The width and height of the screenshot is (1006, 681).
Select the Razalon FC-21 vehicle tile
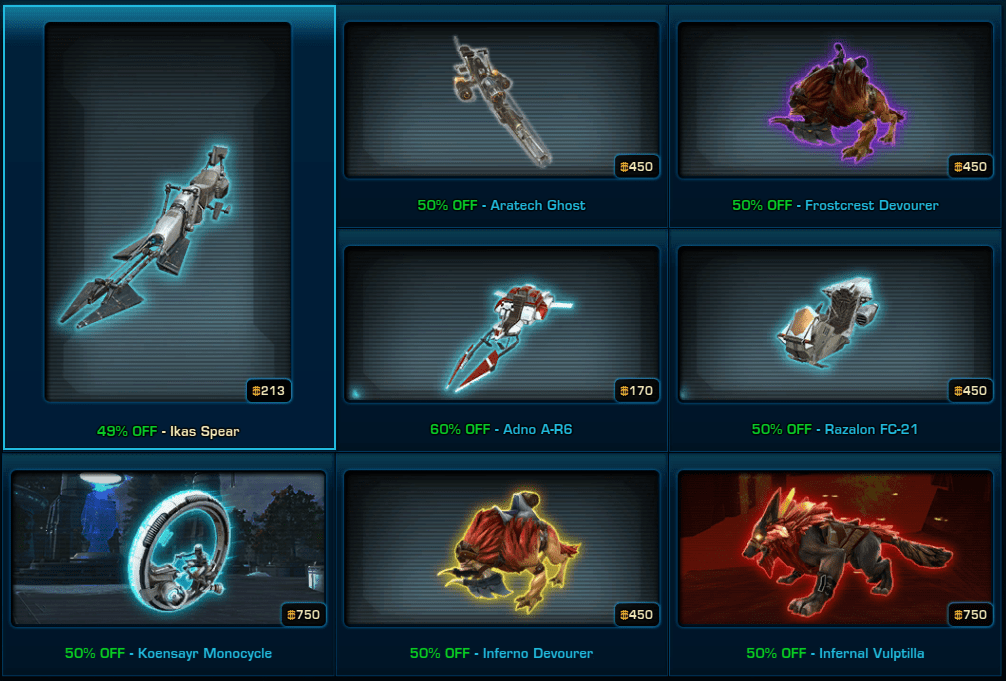(x=835, y=323)
